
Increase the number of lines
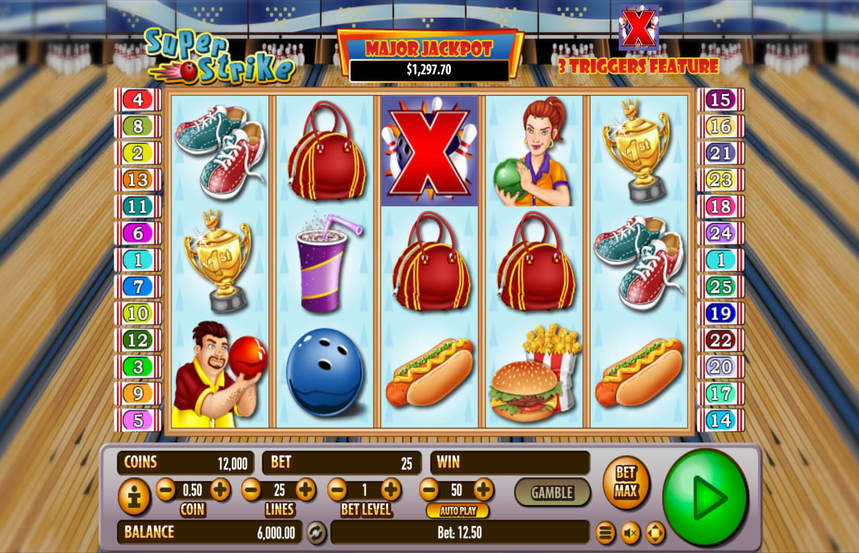click(306, 490)
